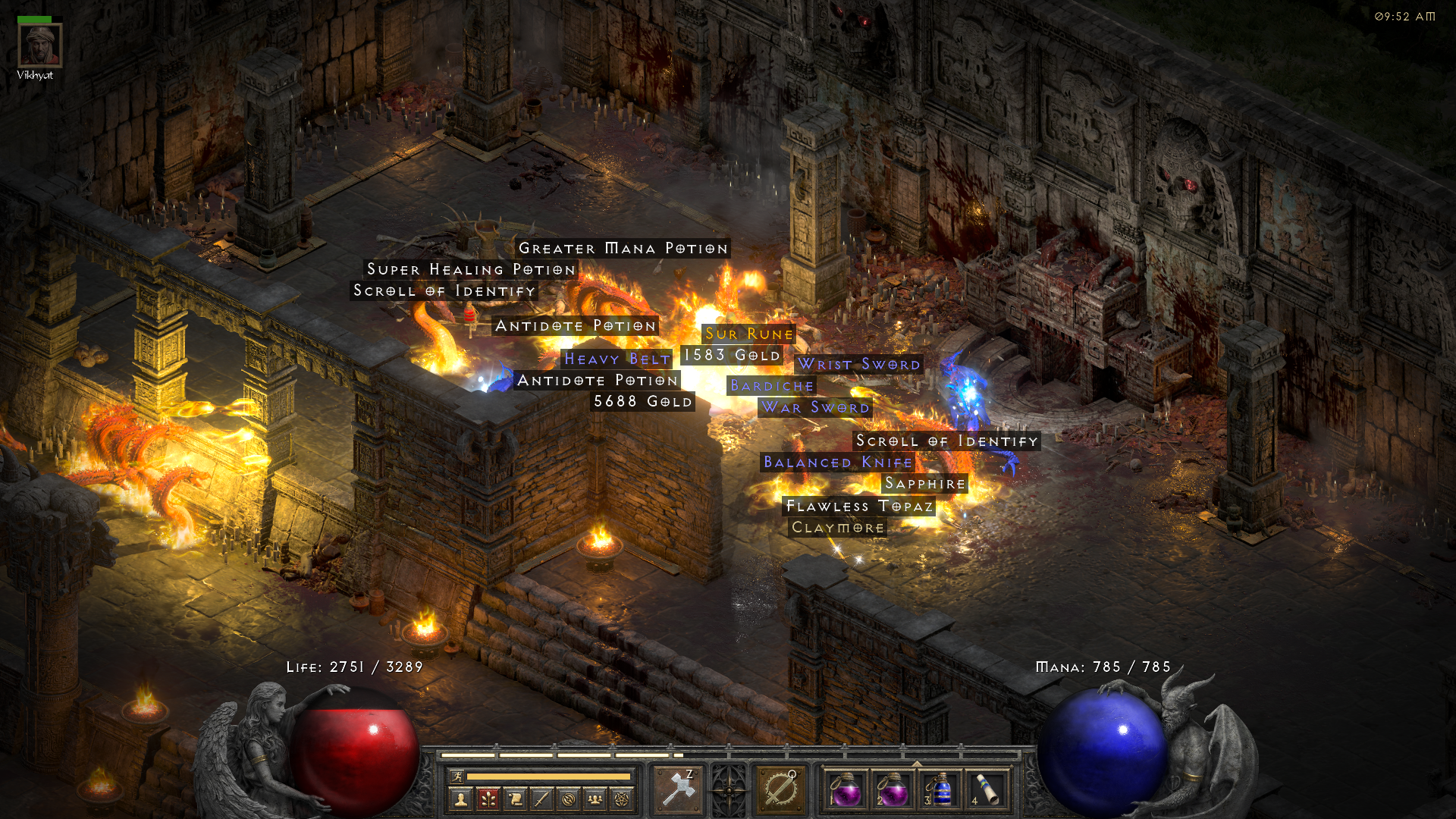Pick up the Super Healing Potion label
1456x819 pixels.
click(471, 269)
